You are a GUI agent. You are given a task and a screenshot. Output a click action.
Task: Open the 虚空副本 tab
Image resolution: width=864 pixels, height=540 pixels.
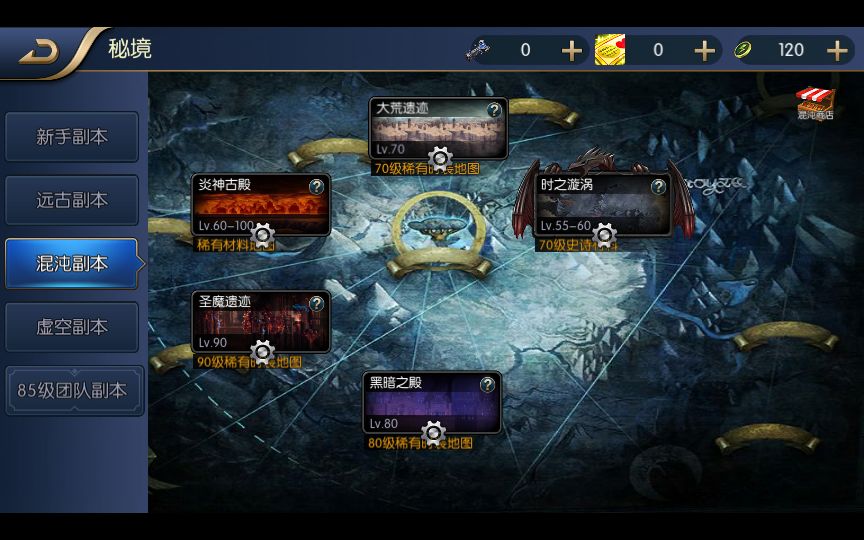pyautogui.click(x=72, y=327)
